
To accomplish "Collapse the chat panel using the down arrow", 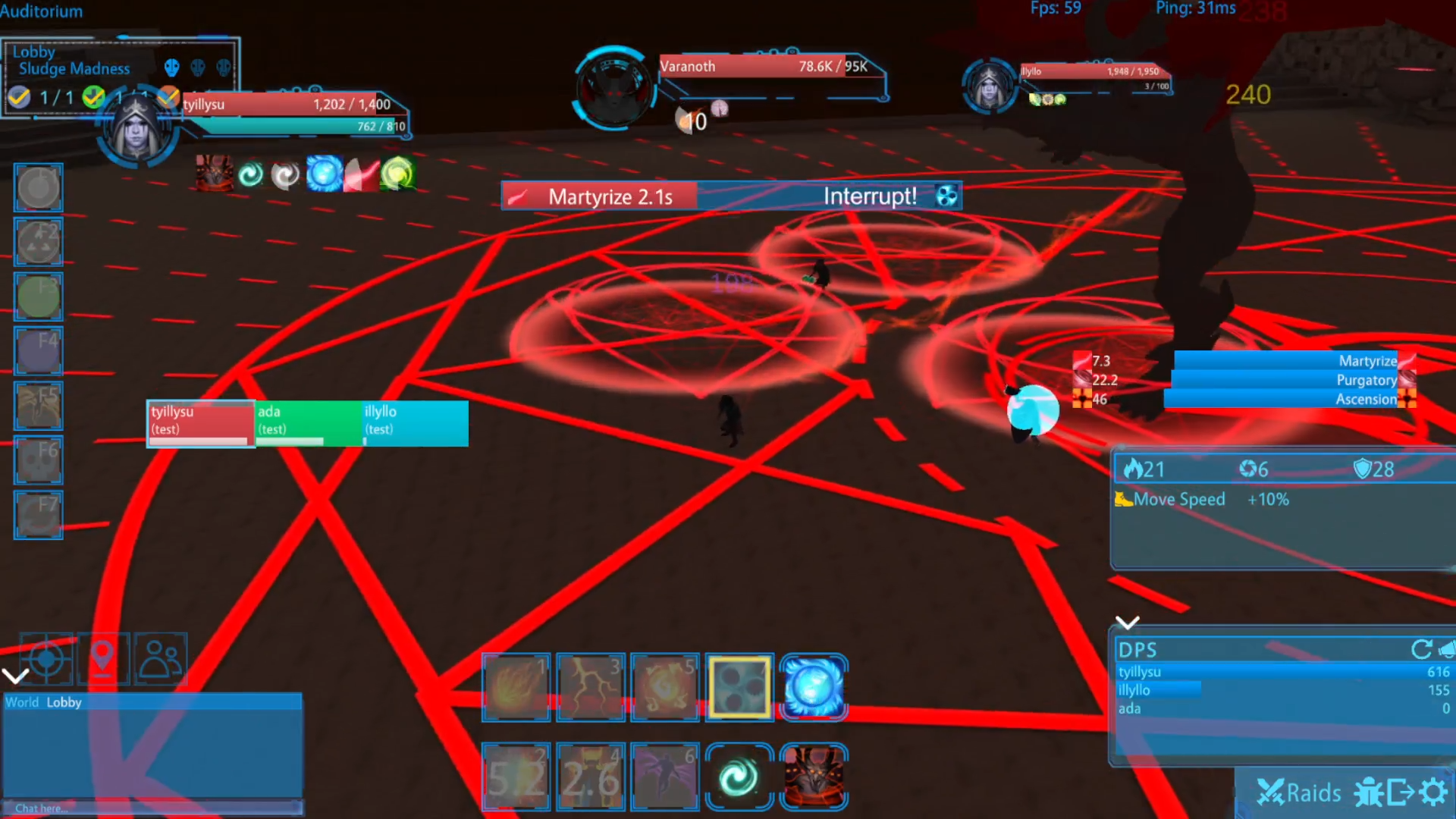I will click(x=15, y=675).
